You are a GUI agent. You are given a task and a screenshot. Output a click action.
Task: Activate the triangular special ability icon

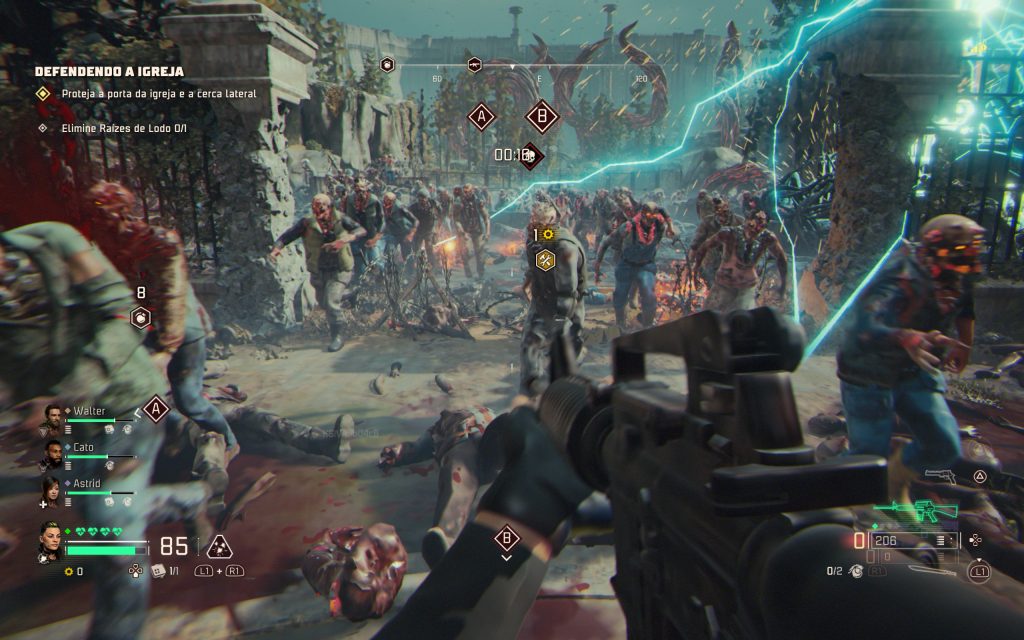point(219,546)
